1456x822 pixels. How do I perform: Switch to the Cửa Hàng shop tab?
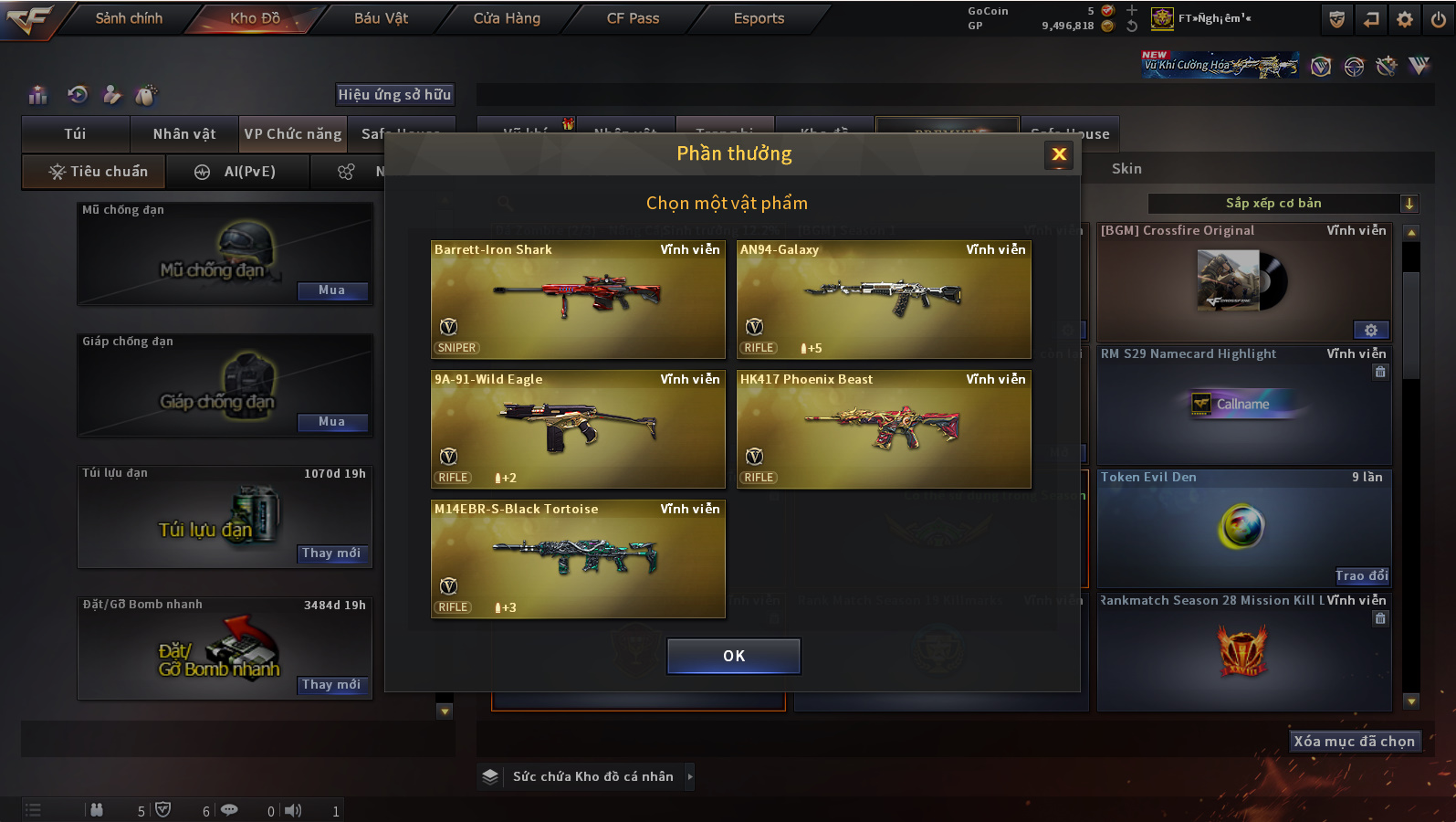507,18
